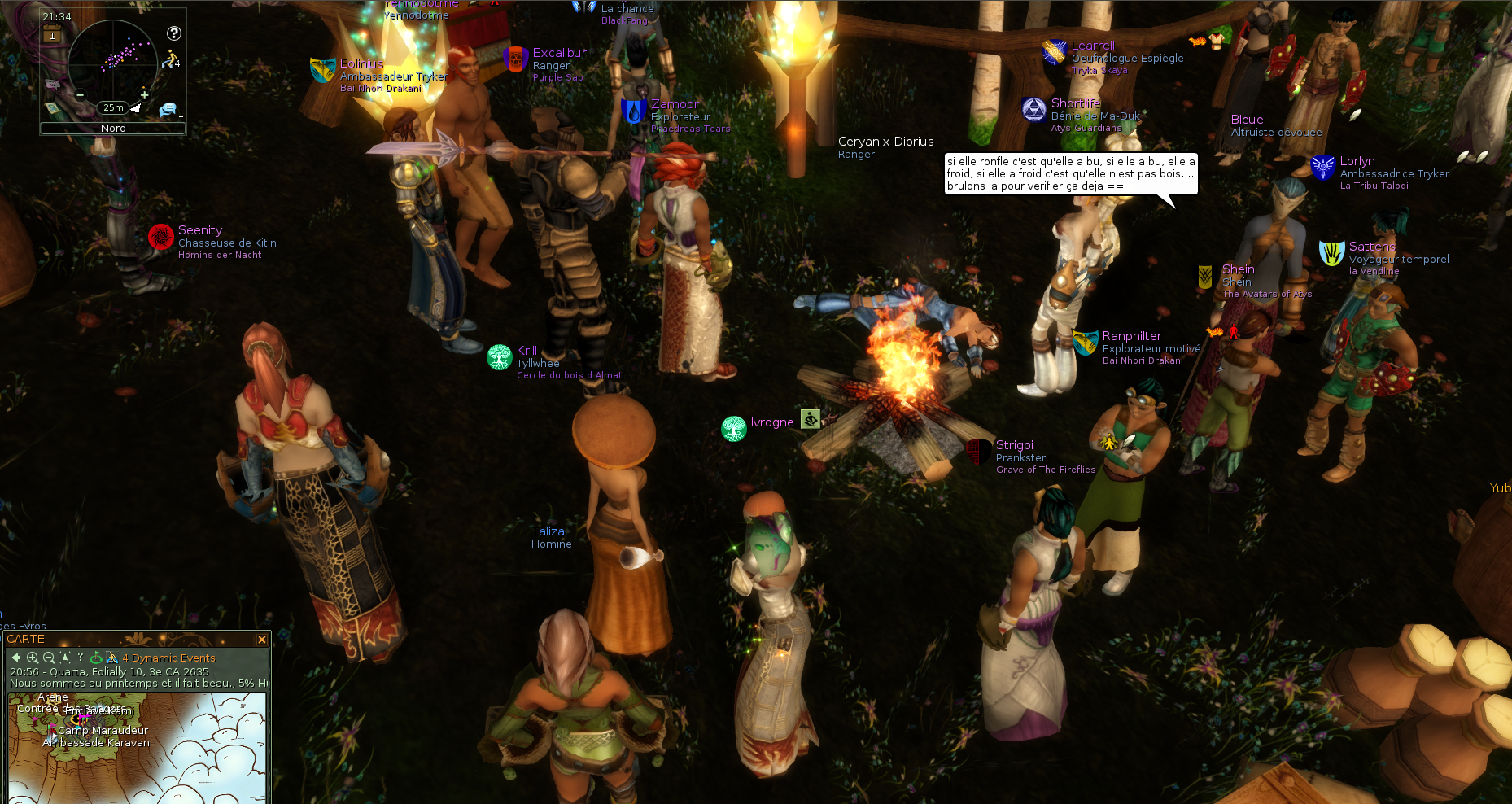Screen dimensions: 1512x804
Task: Click the calendar icon under the clock
Action: point(52,35)
